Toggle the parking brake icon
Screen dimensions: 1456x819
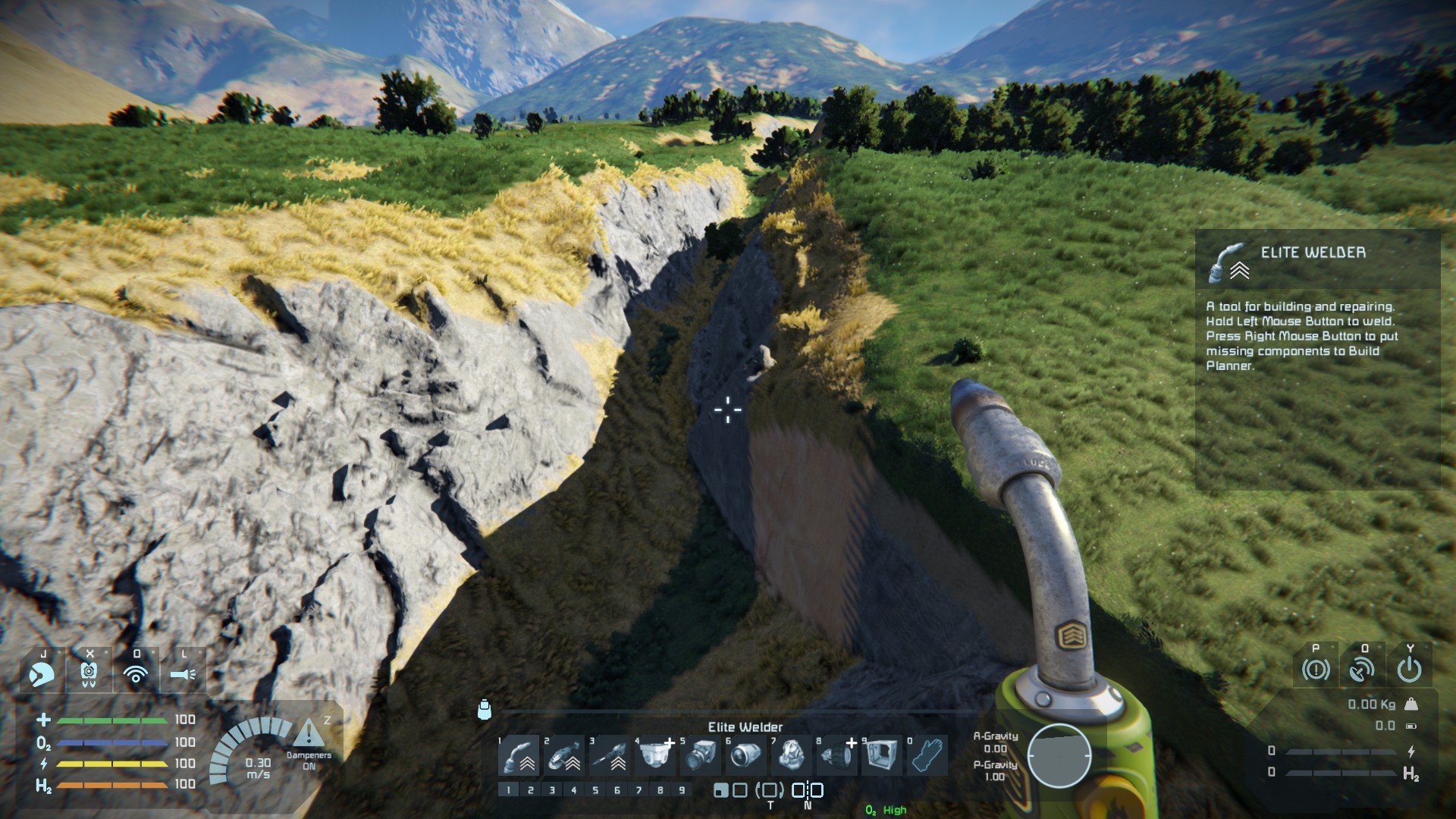point(1316,670)
